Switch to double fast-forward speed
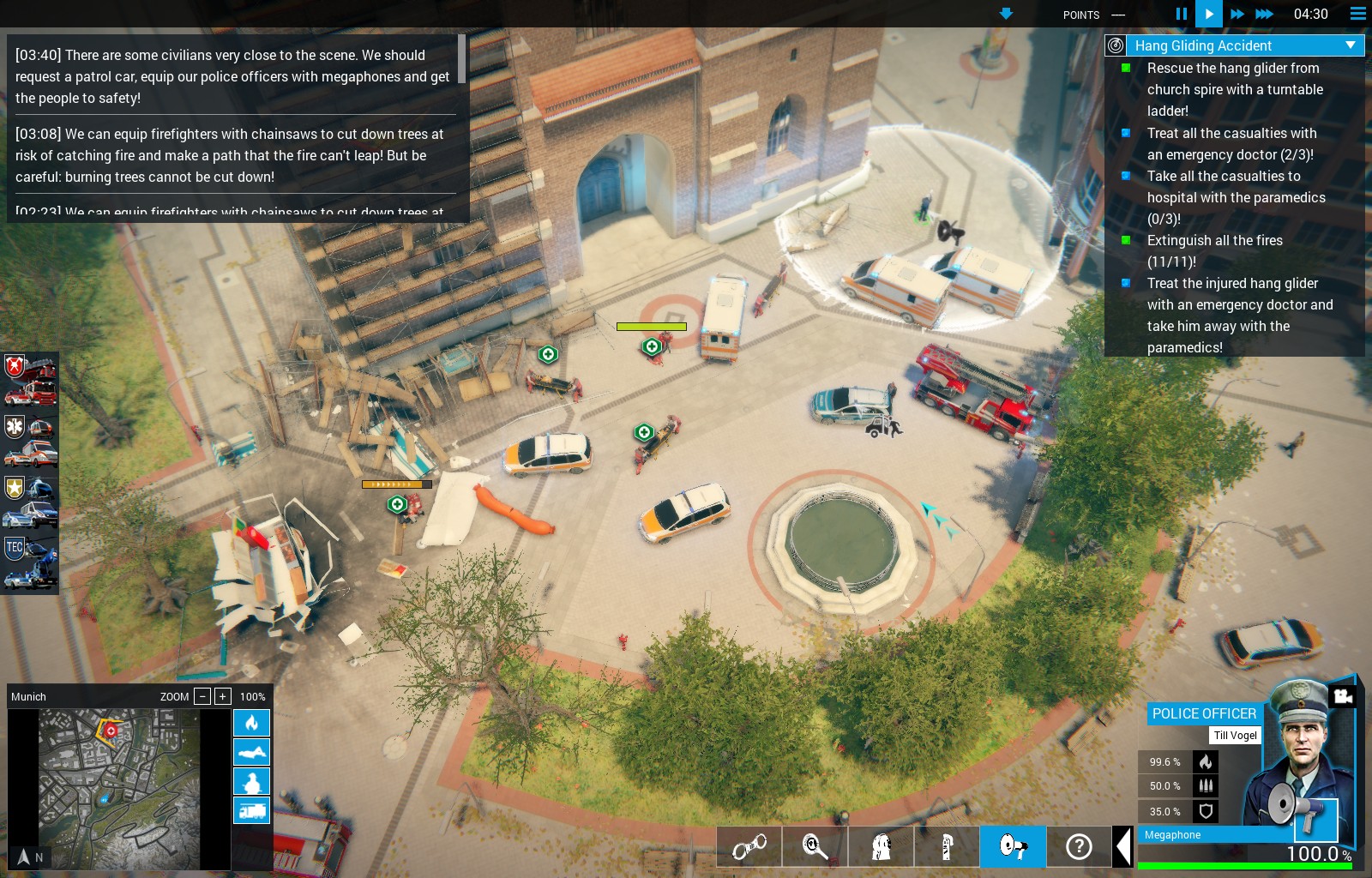 pos(1237,14)
